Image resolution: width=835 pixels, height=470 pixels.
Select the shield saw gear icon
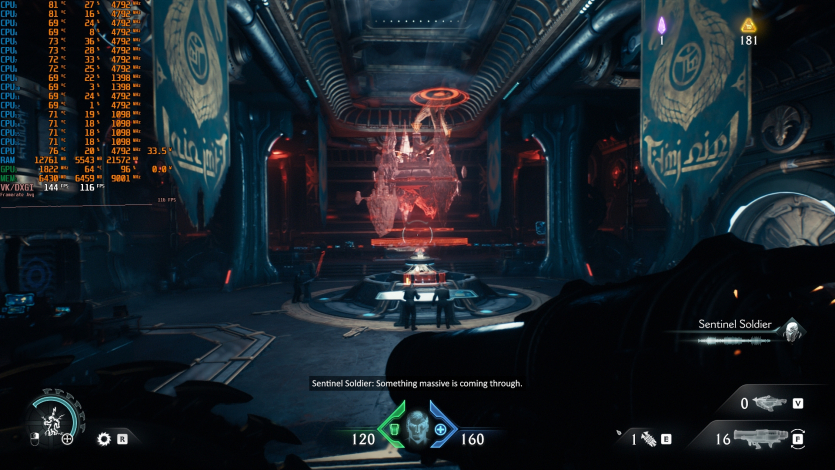pyautogui.click(x=103, y=438)
